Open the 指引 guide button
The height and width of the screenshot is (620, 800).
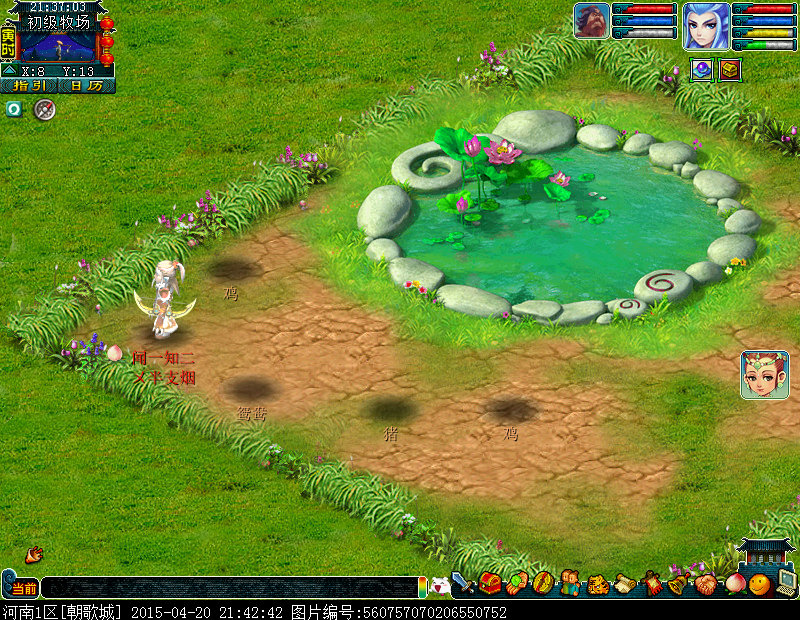[x=28, y=86]
